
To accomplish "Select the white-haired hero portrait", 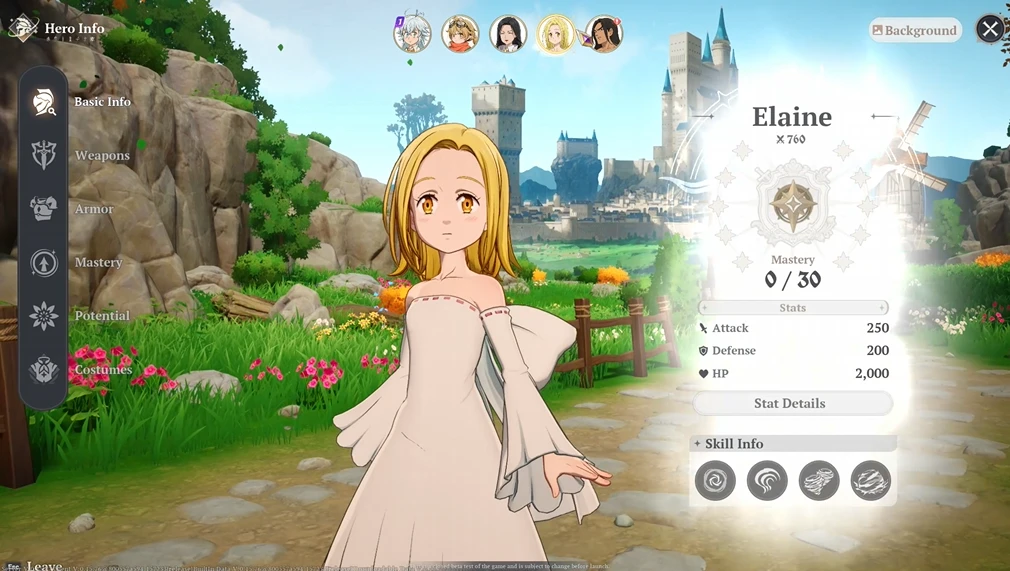I will click(x=412, y=33).
